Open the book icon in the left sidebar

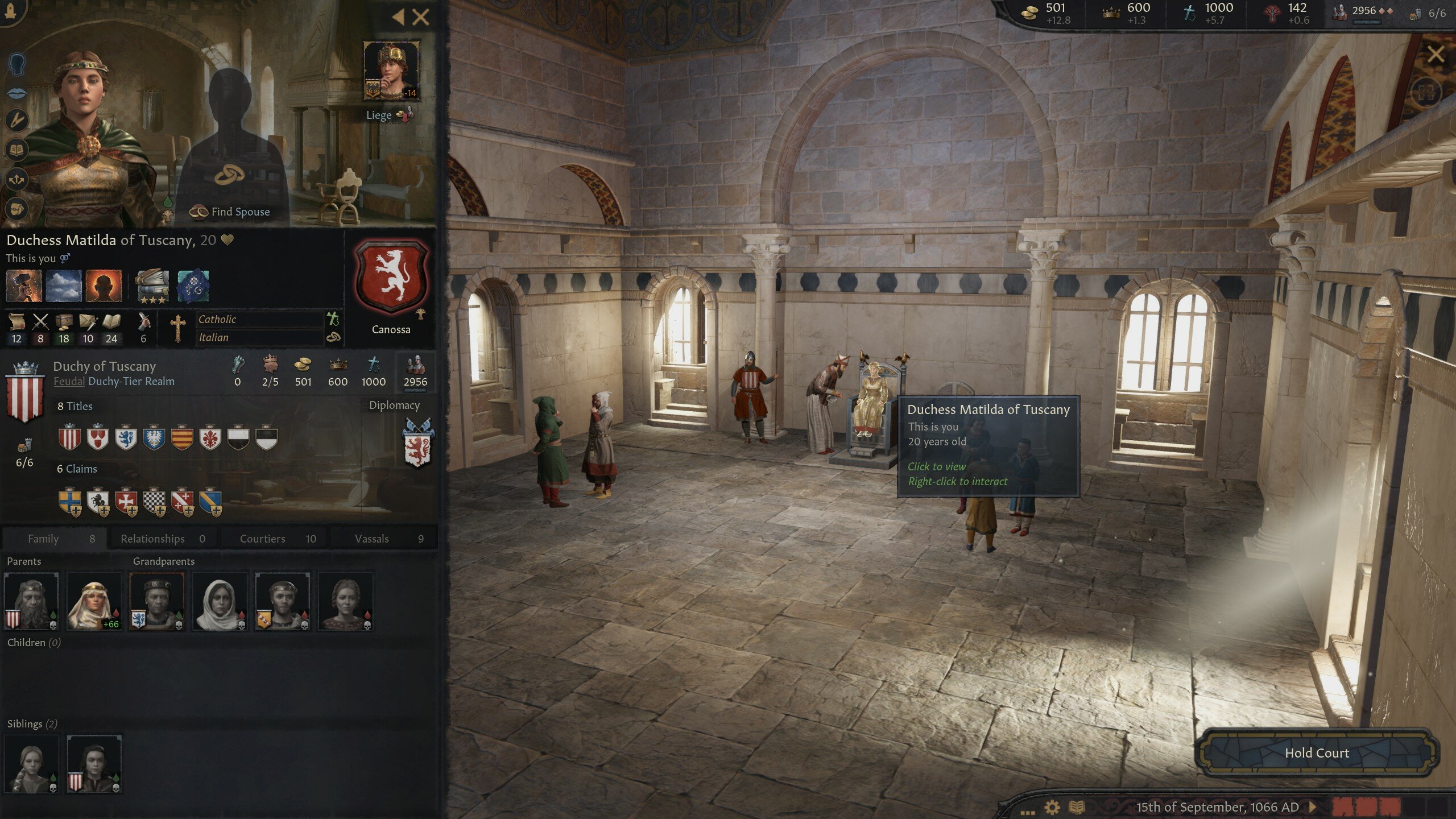(x=17, y=149)
